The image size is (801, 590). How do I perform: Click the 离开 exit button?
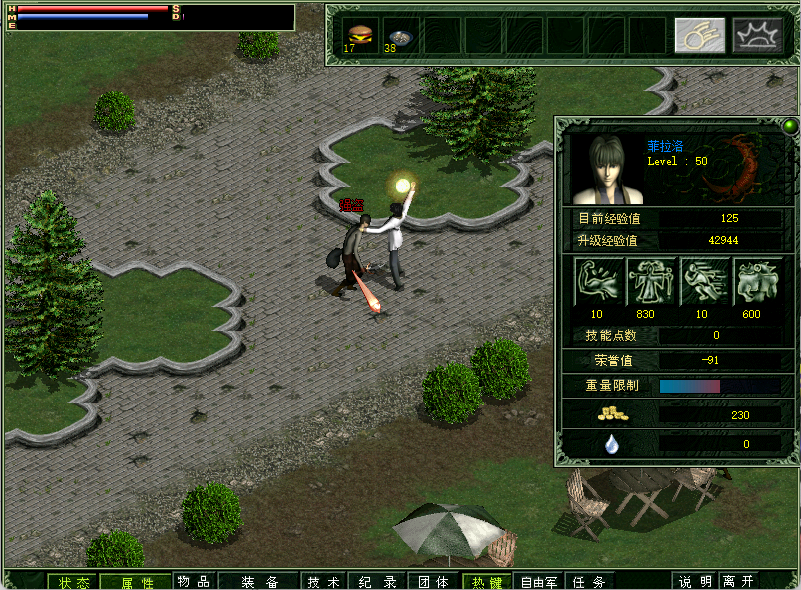click(x=739, y=582)
